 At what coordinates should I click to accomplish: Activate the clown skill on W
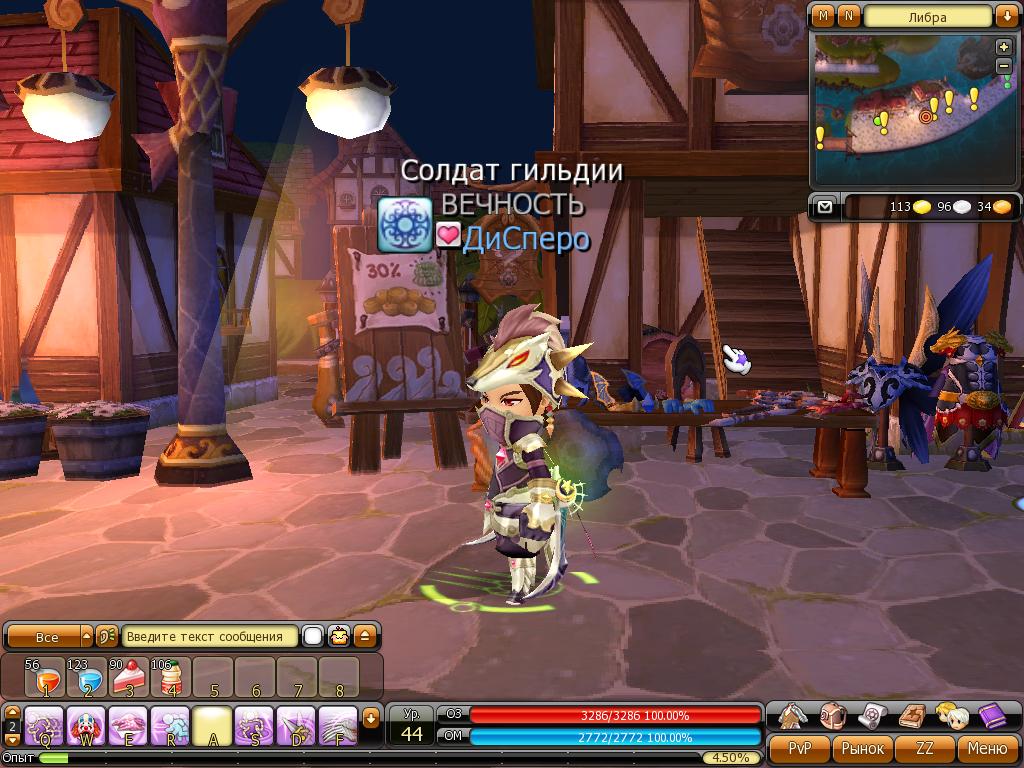point(87,724)
